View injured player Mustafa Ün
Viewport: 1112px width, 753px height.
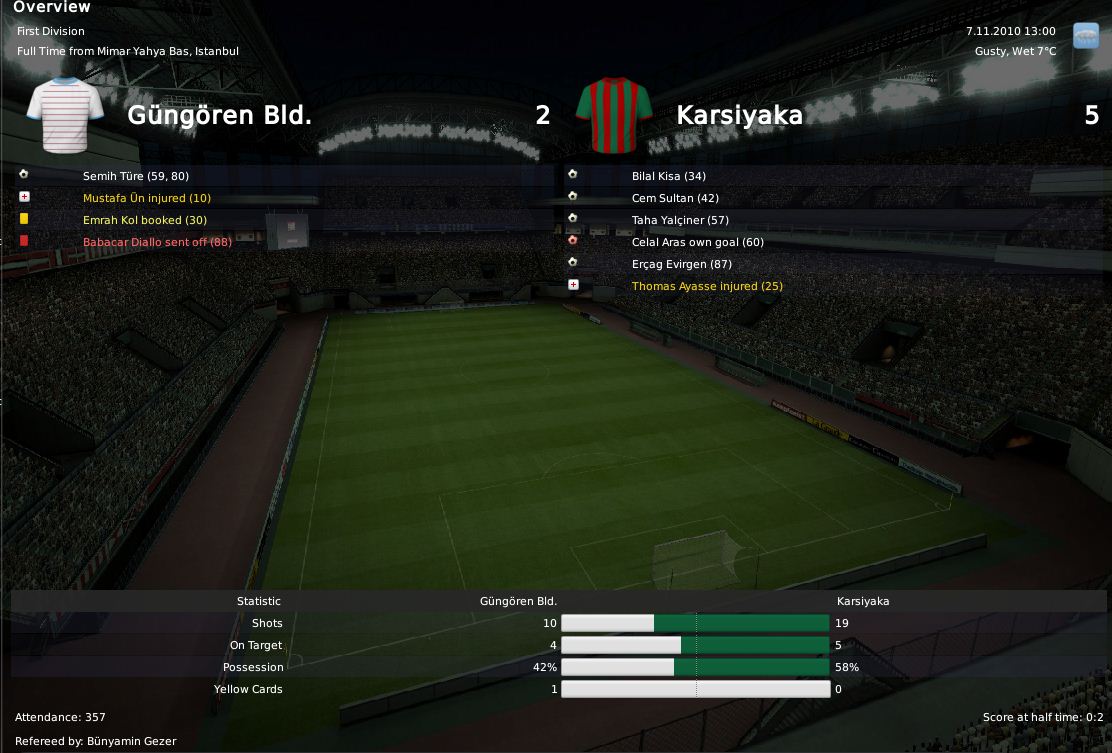146,198
